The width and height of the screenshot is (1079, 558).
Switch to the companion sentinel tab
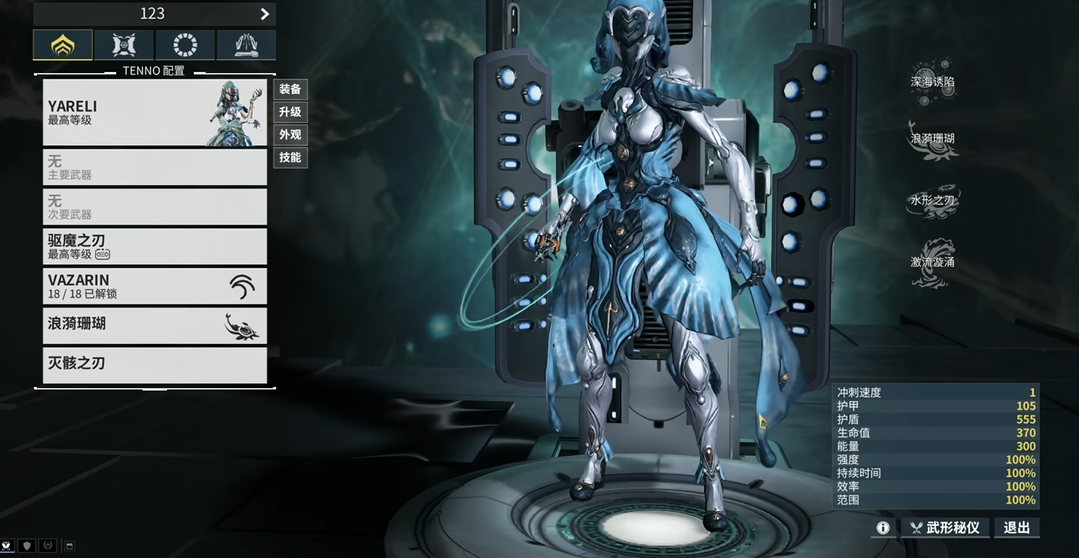click(x=124, y=44)
